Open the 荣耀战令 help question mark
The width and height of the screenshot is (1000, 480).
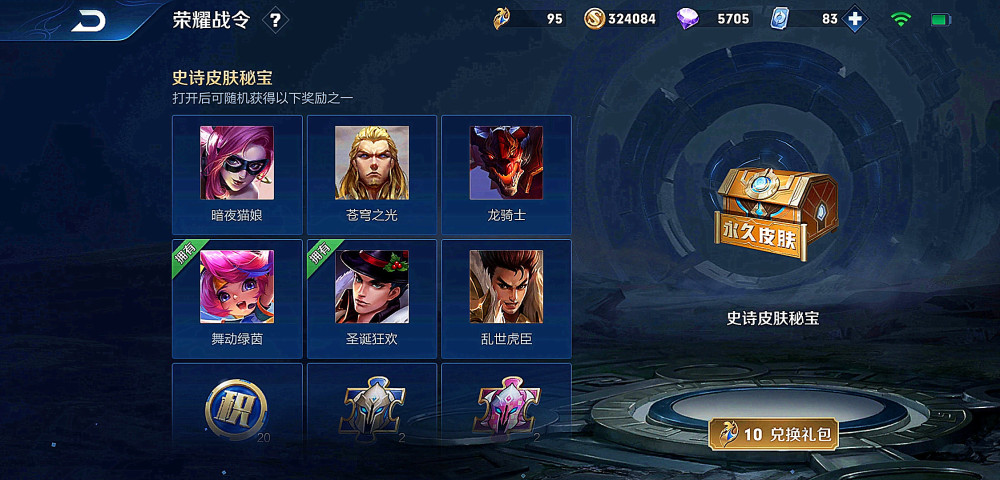point(276,20)
